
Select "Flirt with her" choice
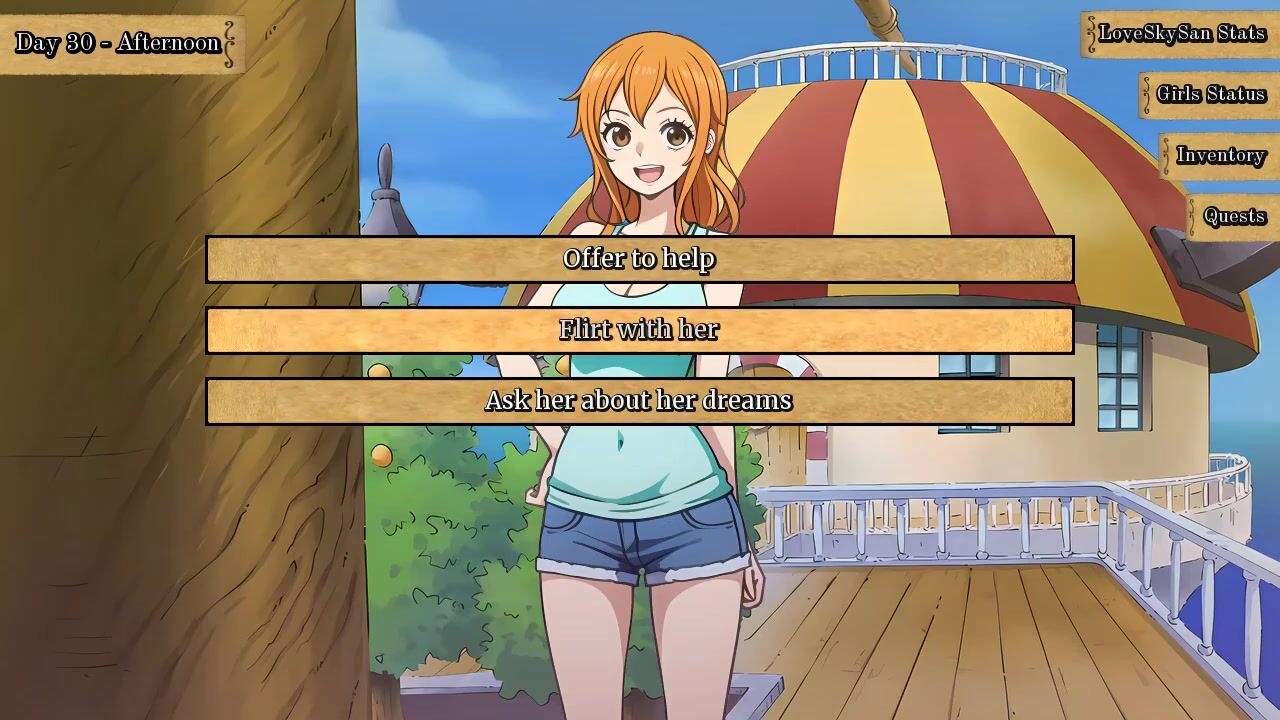[639, 330]
